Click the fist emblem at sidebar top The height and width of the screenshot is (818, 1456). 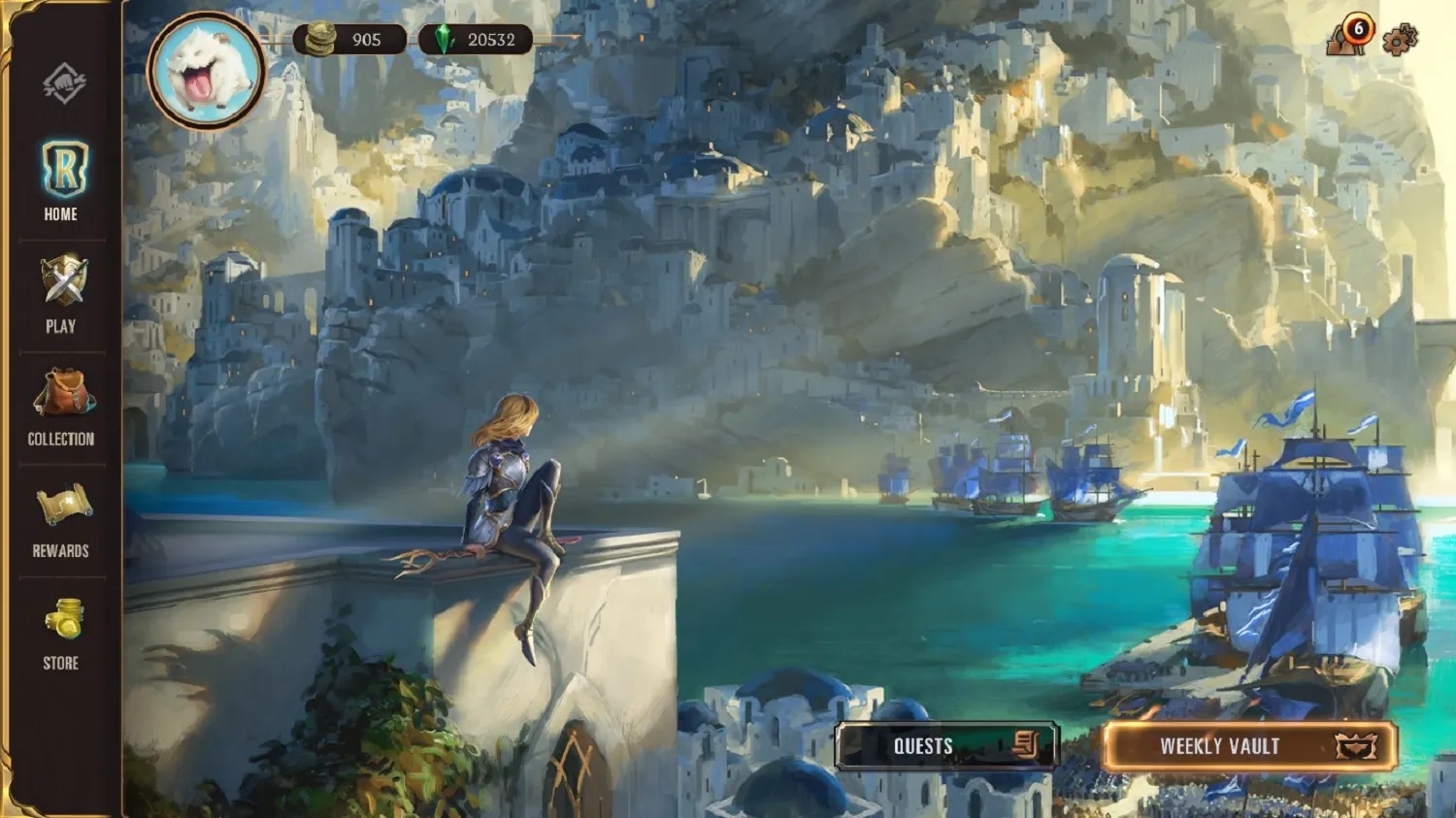pos(64,83)
